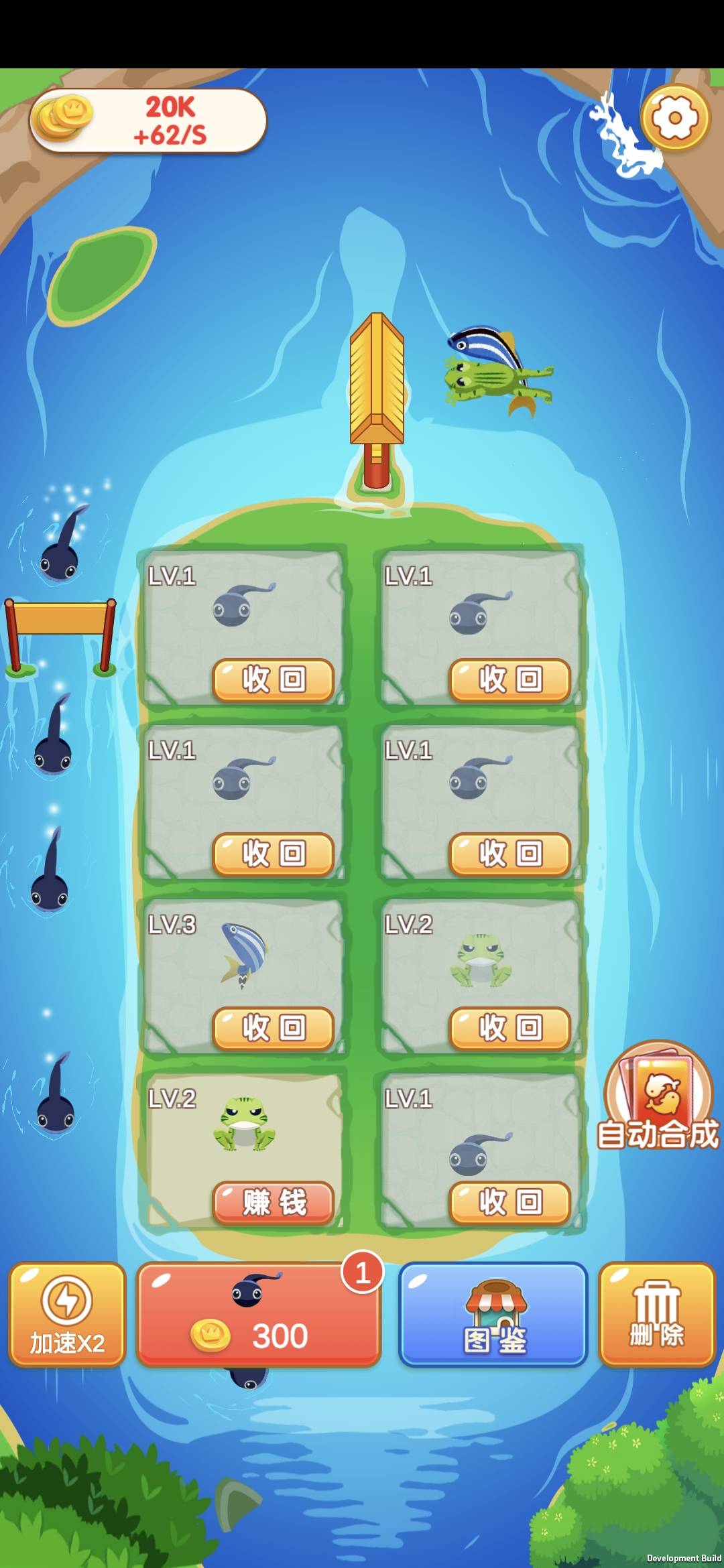Recall the LV.3 striped fish with 收回
This screenshot has width=724, height=1568.
point(274,1028)
